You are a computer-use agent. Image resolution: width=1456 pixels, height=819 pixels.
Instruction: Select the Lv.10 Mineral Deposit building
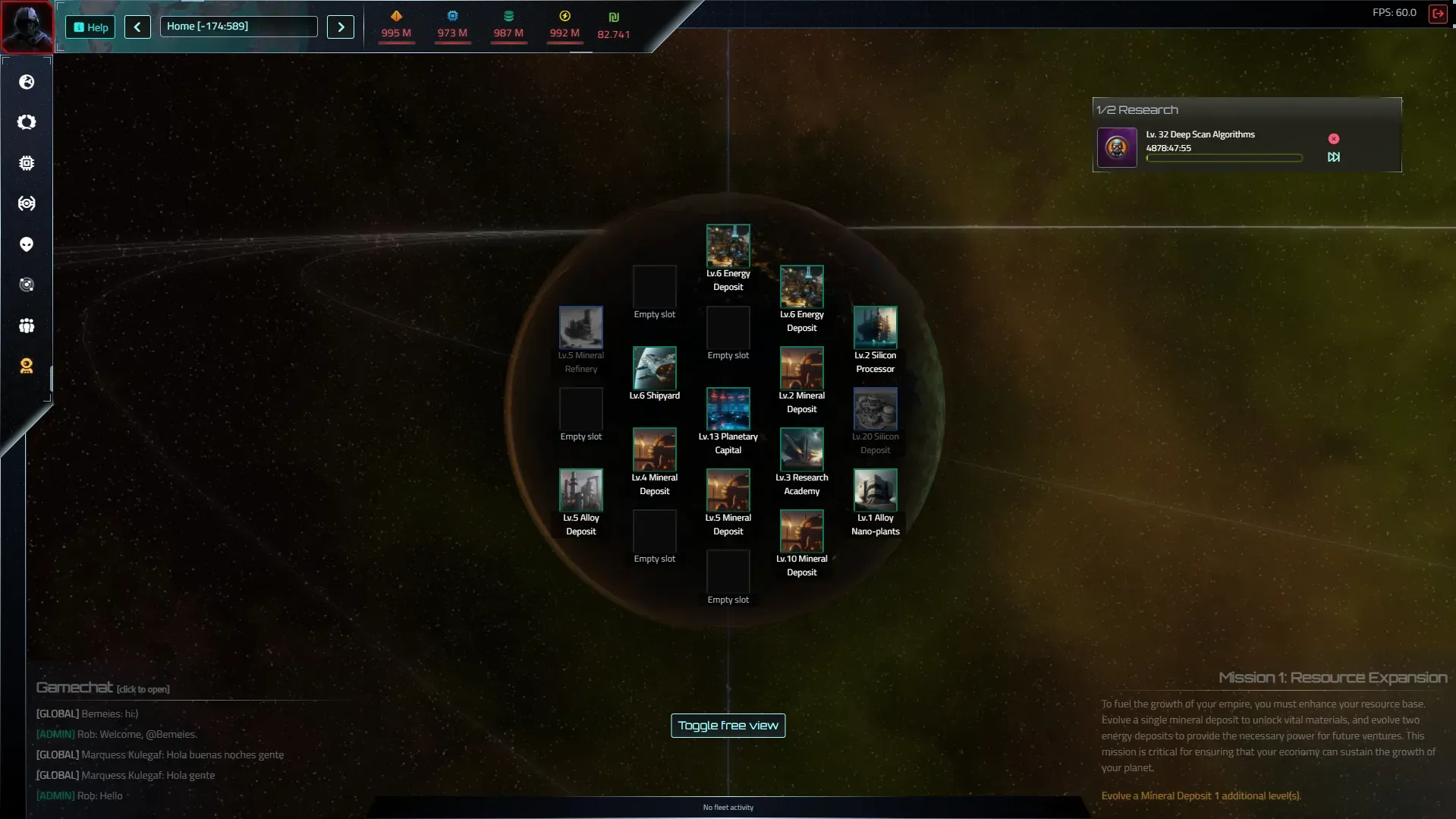point(802,531)
